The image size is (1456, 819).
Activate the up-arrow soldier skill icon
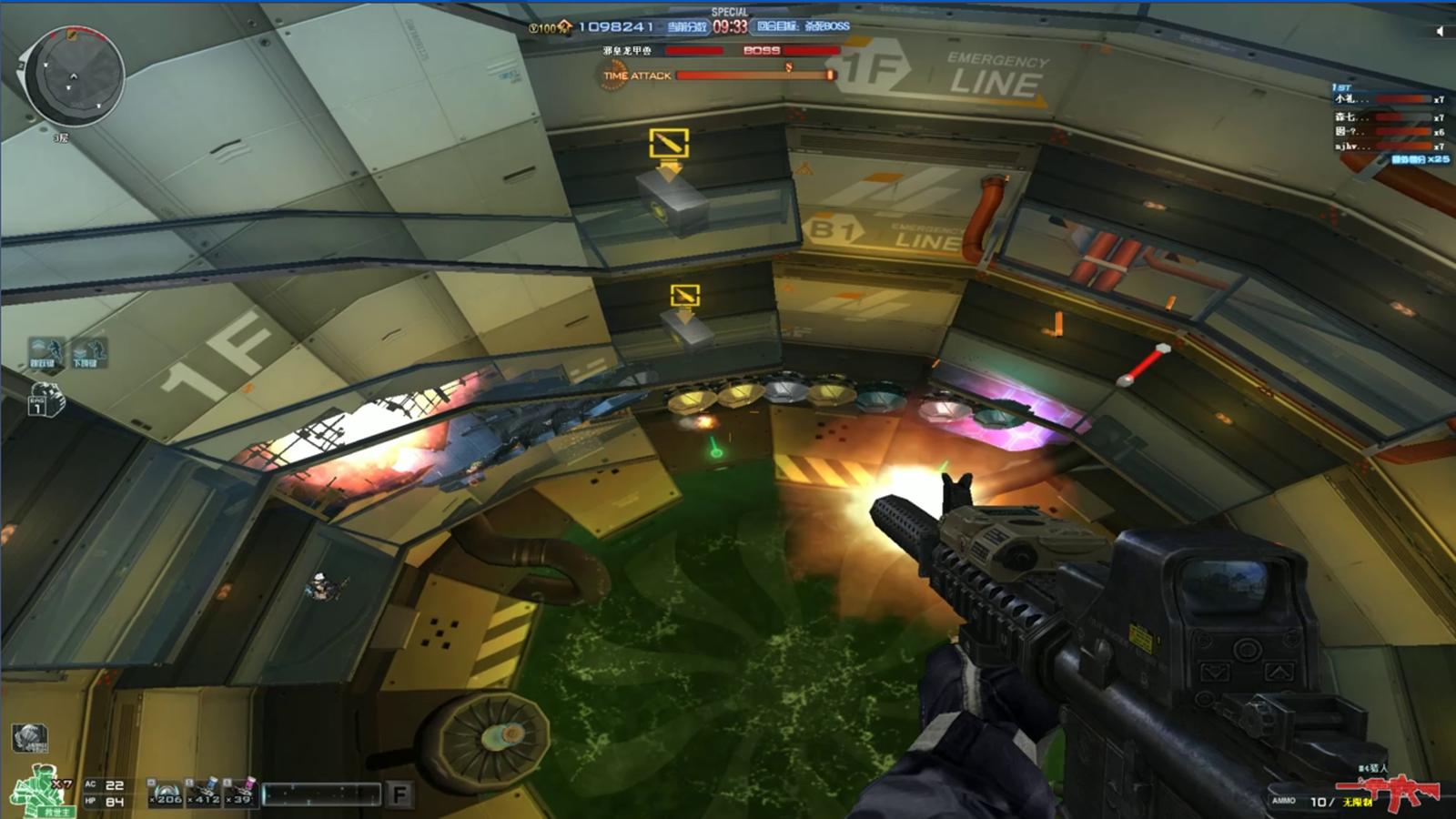tap(44, 352)
